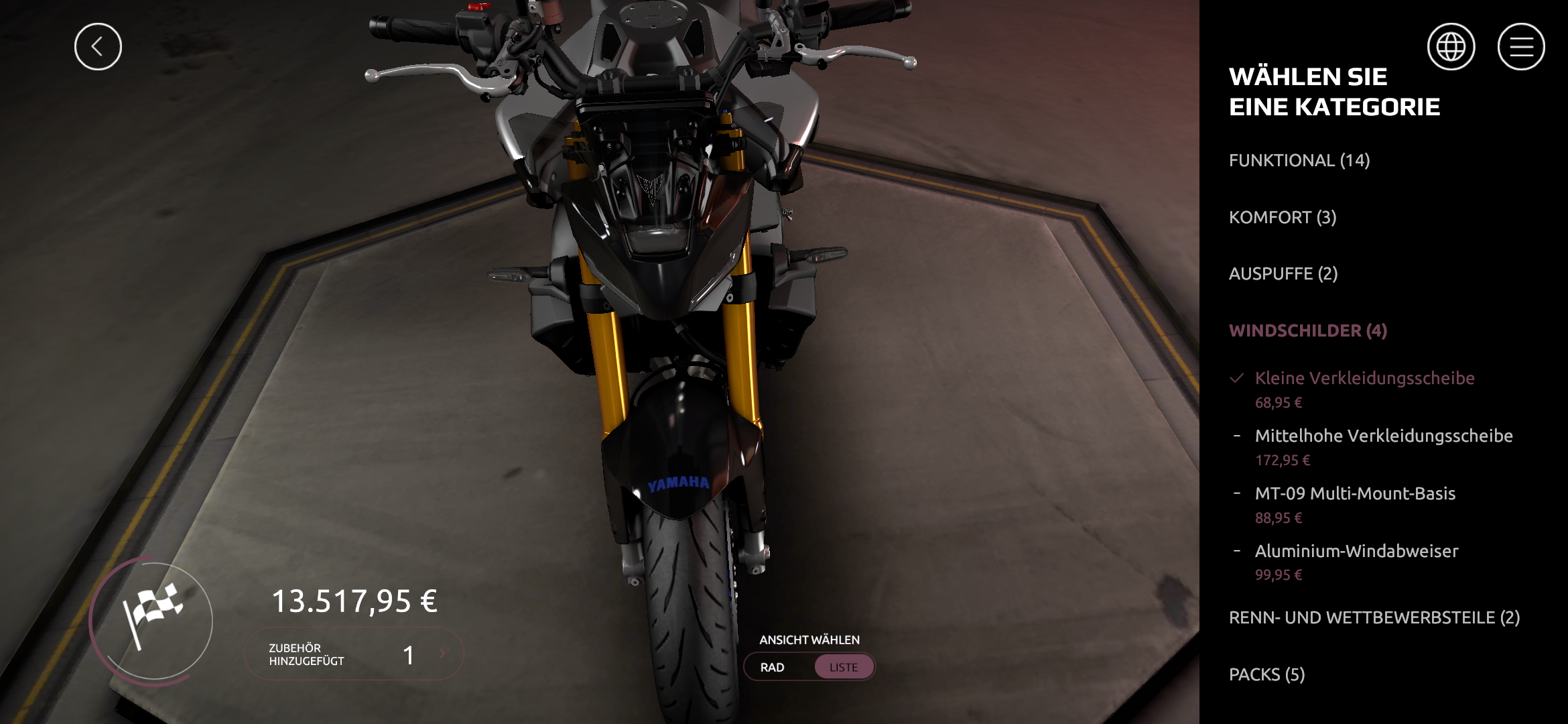Open the Zubehör hinzugefügt summary

pos(354,654)
